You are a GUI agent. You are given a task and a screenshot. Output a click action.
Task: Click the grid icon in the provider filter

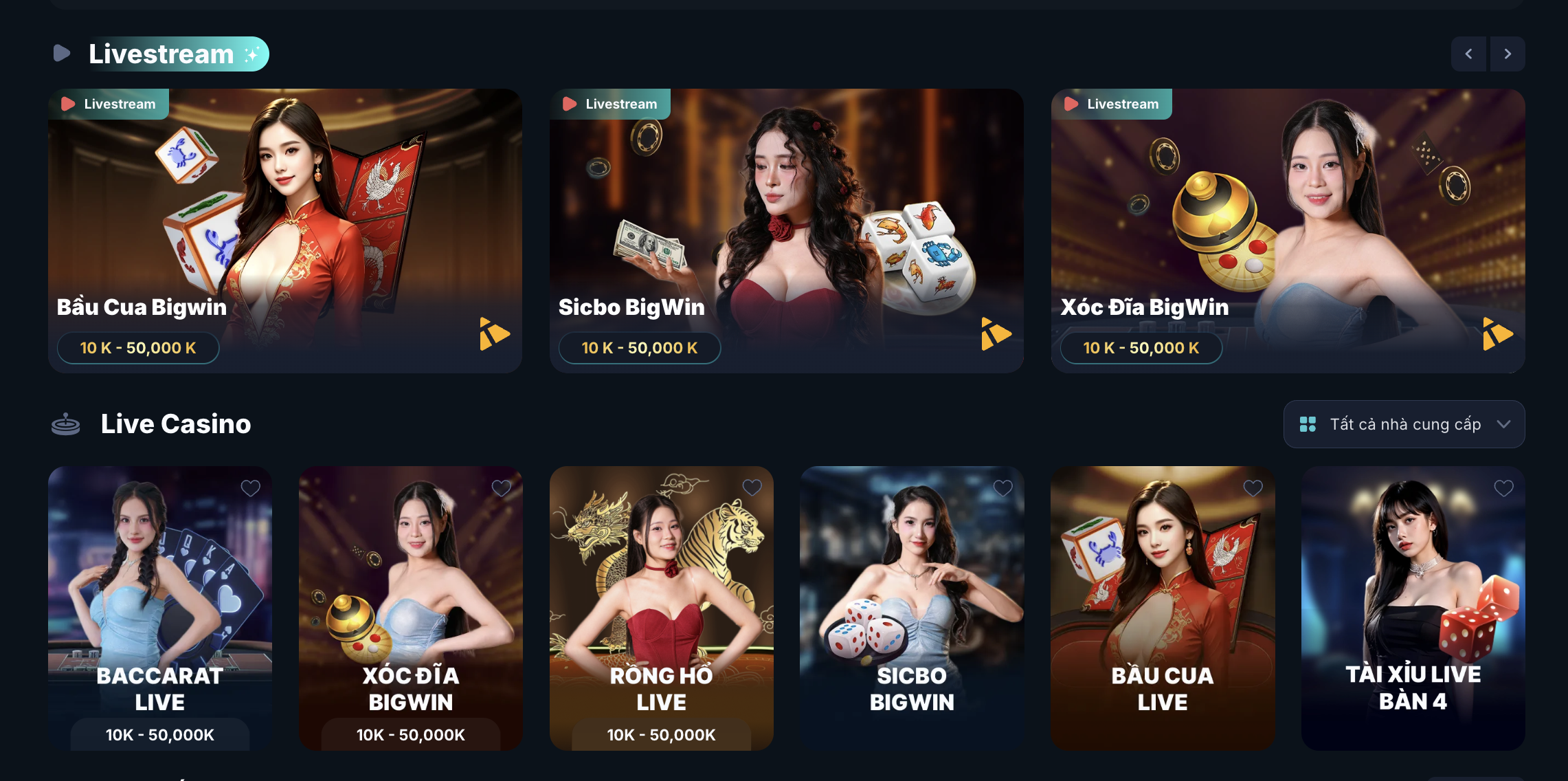pos(1308,424)
